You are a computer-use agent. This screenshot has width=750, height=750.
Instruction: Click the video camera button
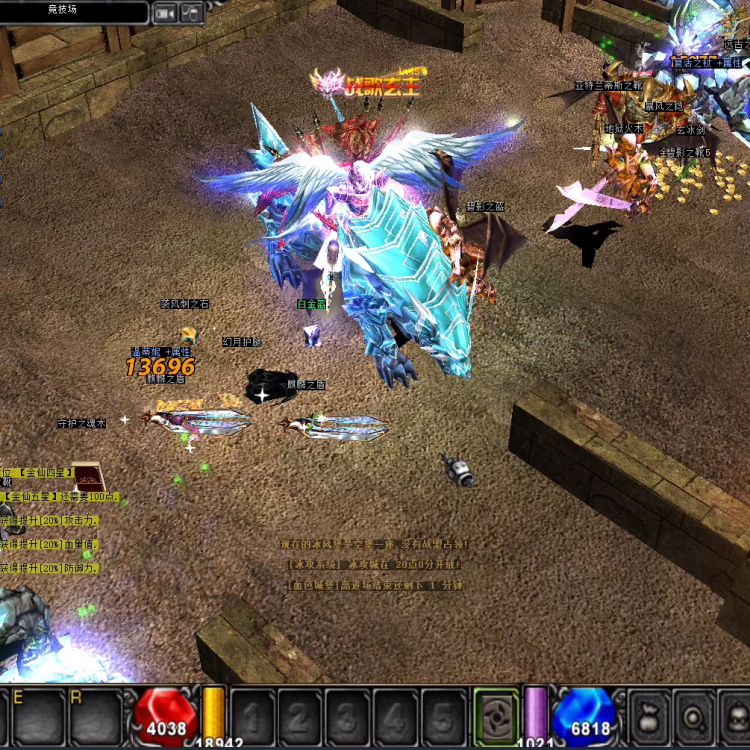coord(165,12)
